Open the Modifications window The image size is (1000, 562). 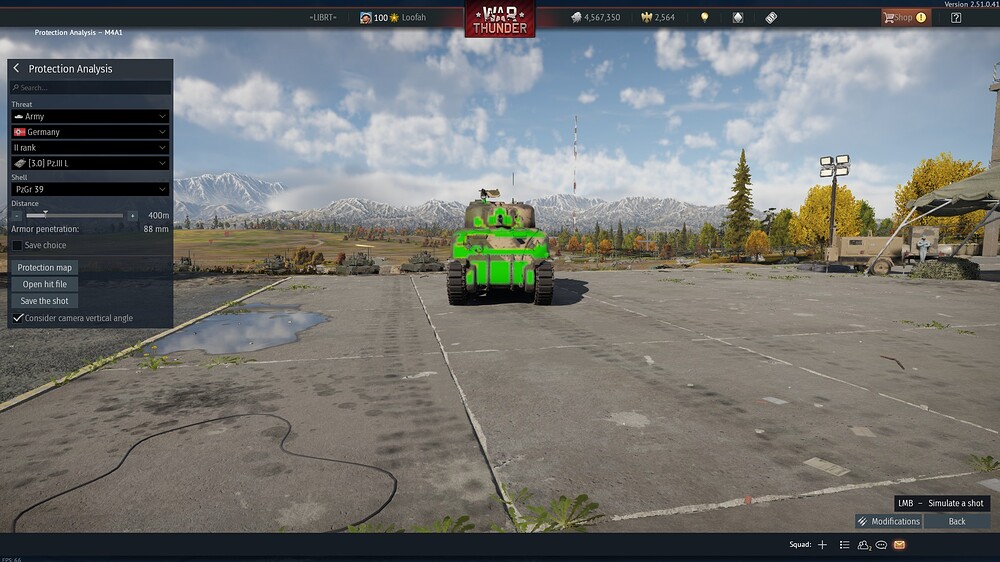coord(888,521)
